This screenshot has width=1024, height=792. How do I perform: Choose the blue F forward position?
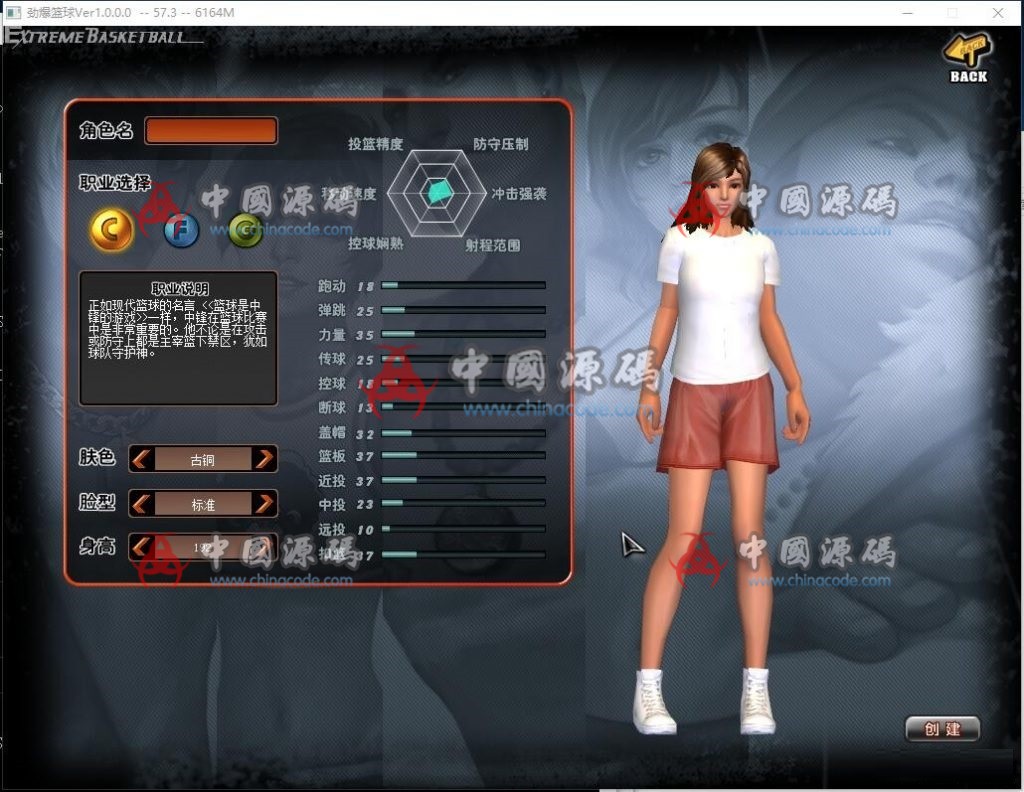pos(181,231)
